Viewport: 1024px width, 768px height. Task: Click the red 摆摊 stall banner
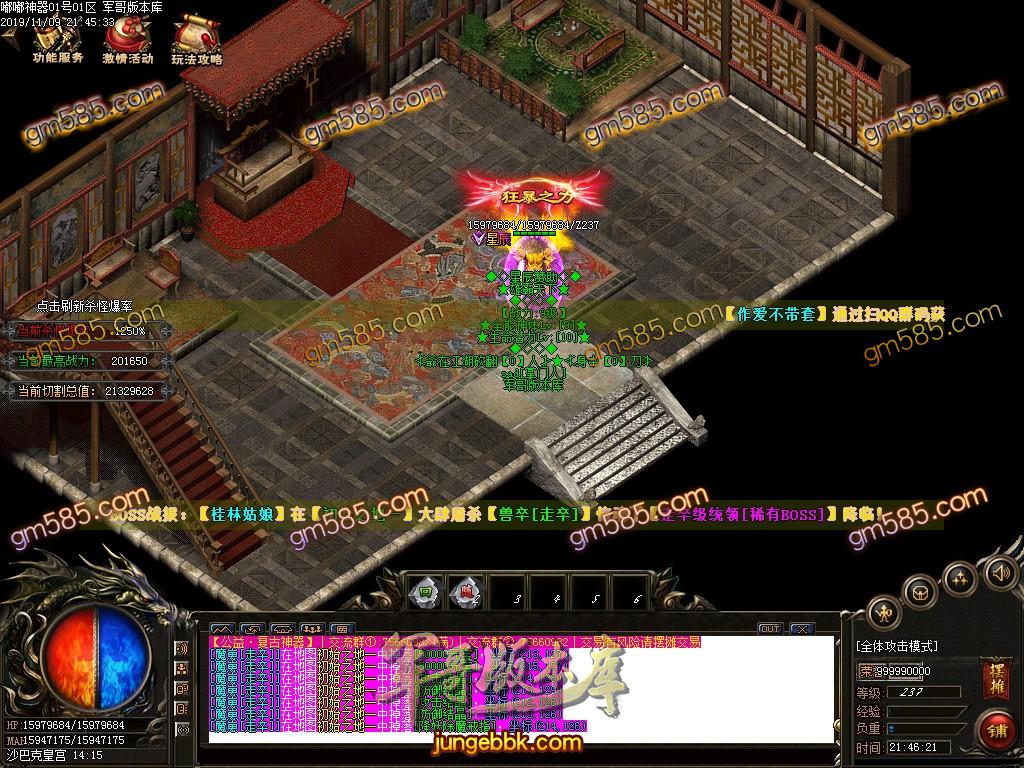[993, 677]
